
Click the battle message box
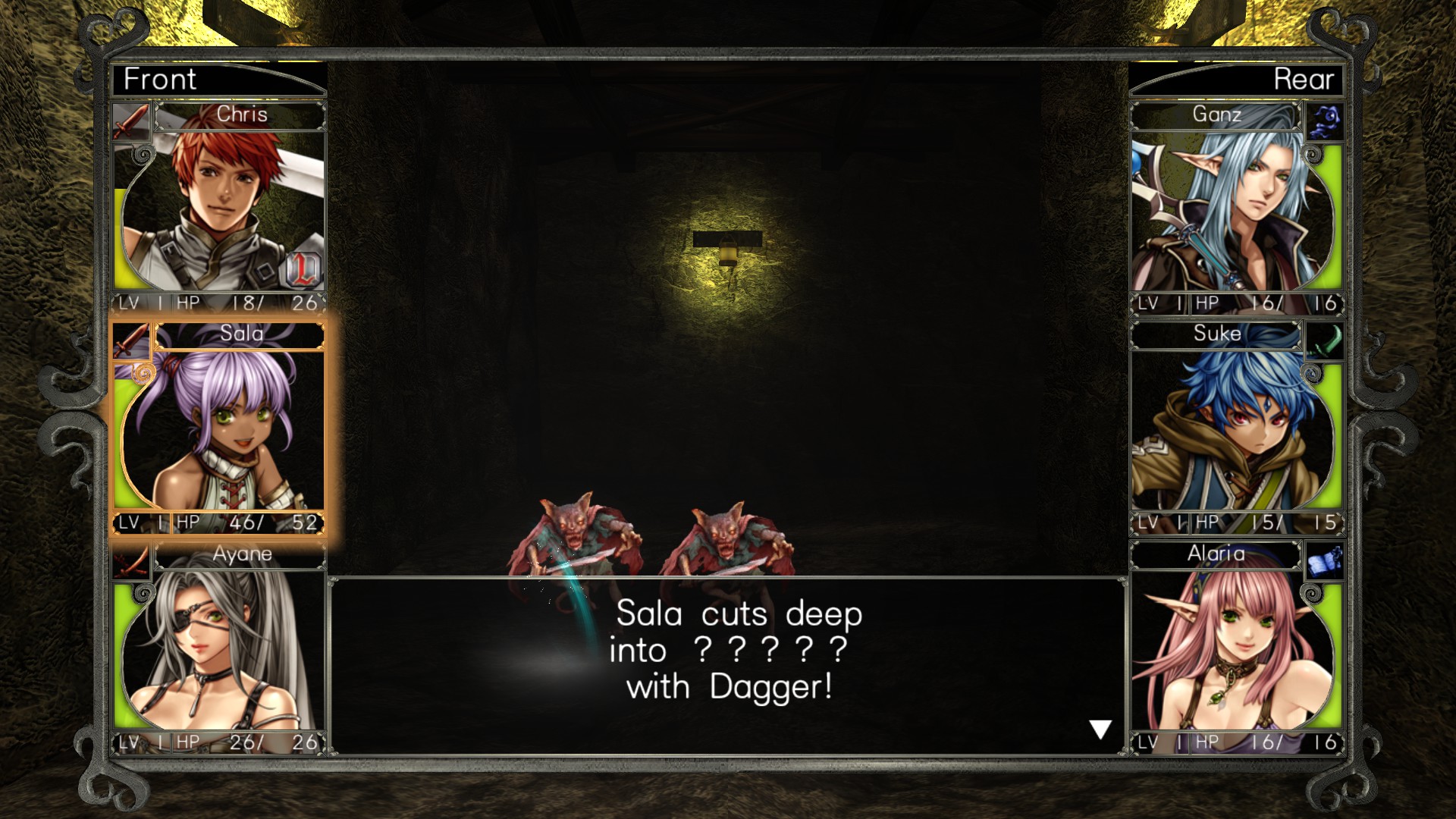tap(728, 667)
